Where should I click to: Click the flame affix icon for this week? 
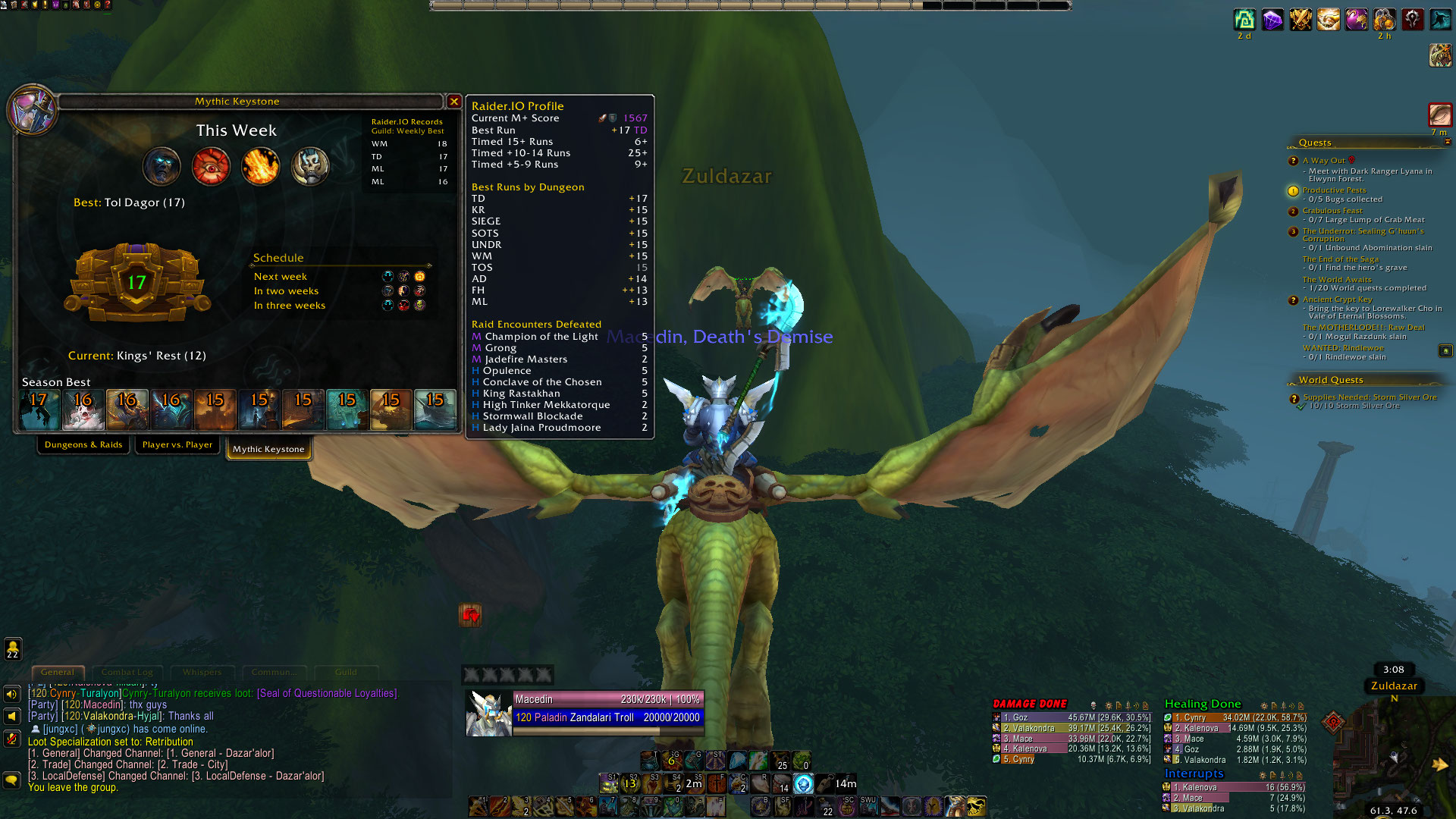pos(260,166)
